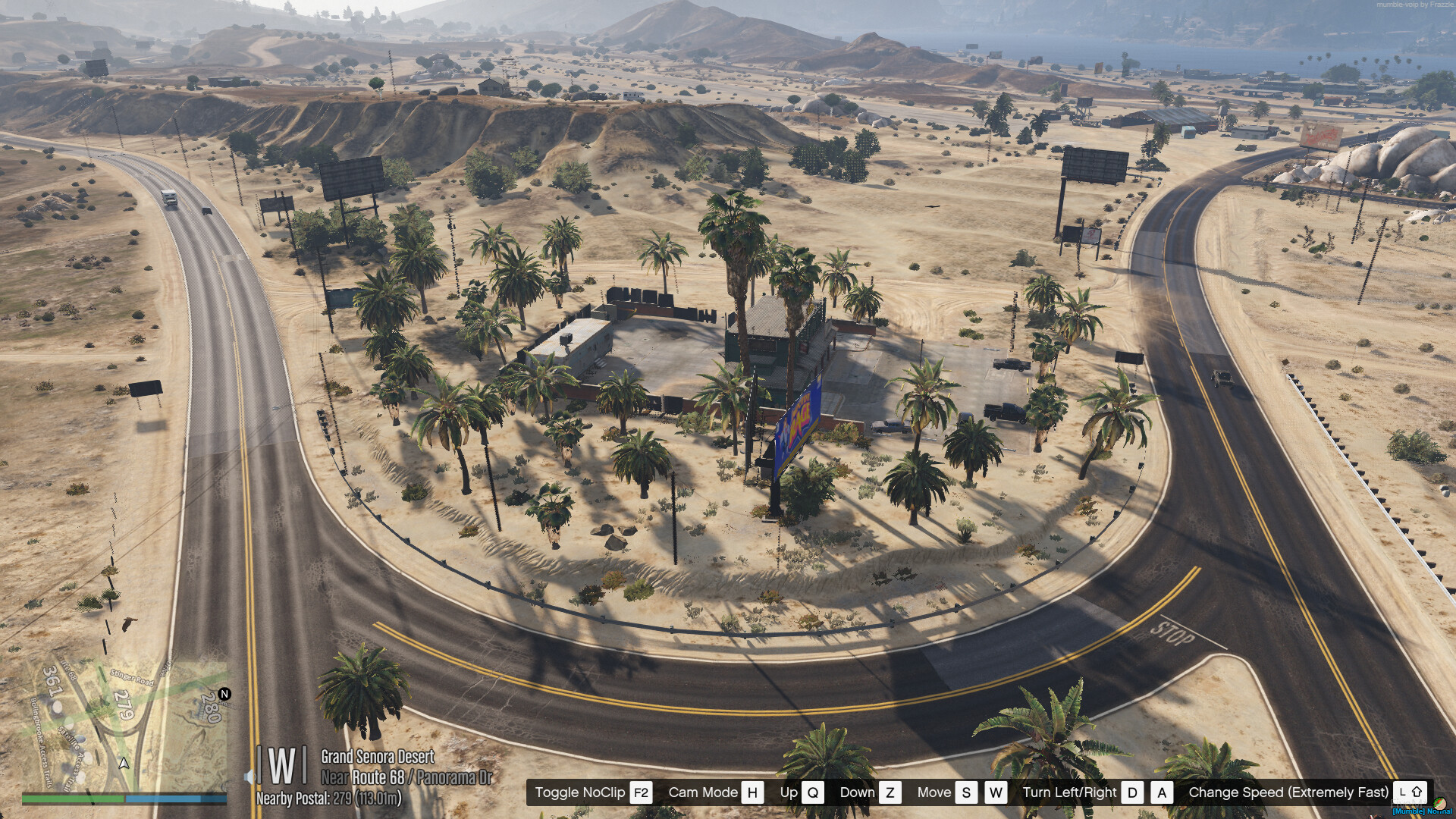Click the speaker icon beside the W compass
The height and width of the screenshot is (819, 1456).
[249, 777]
